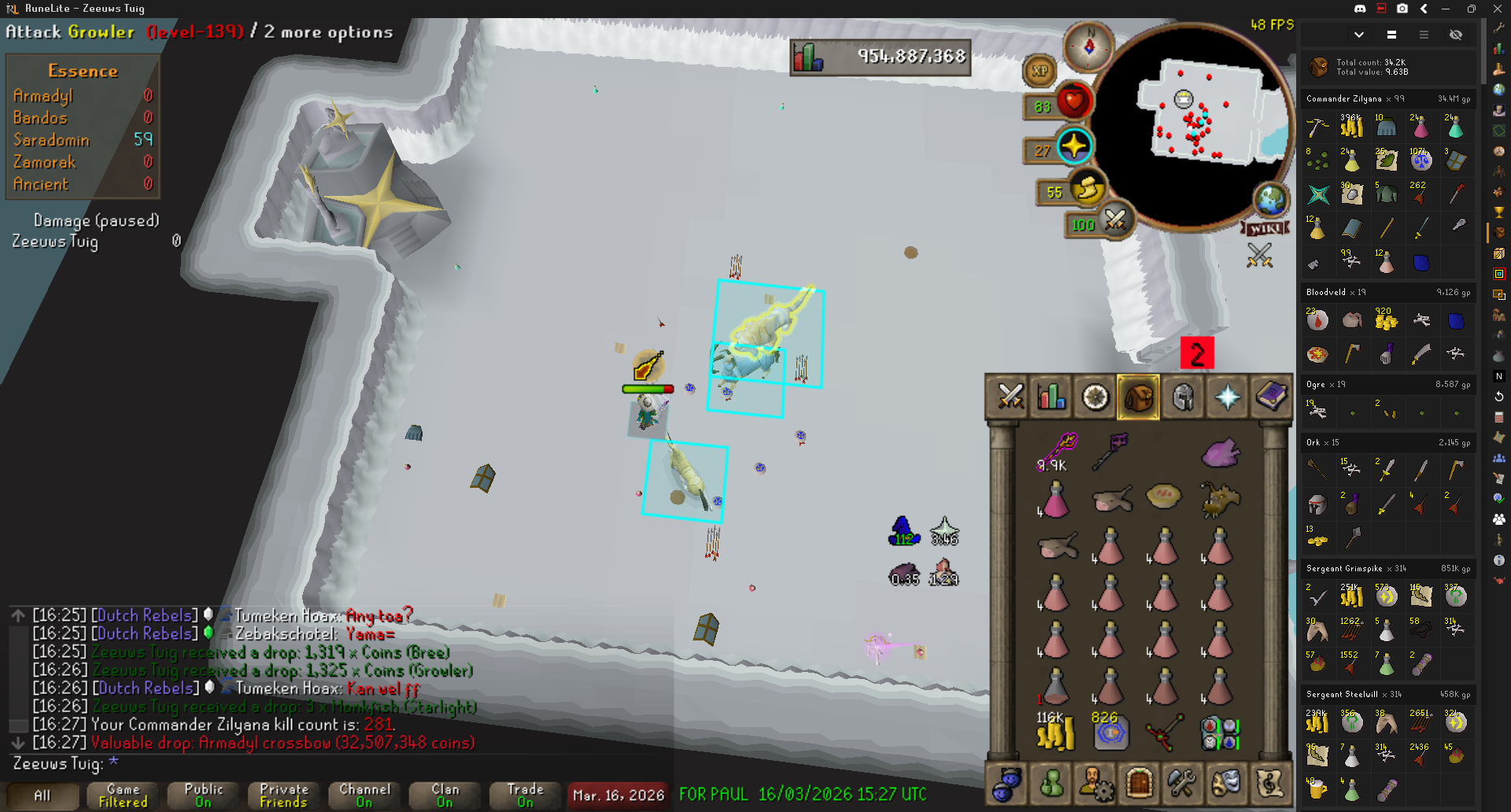The height and width of the screenshot is (812, 1511).
Task: Toggle the run energy orb
Action: click(1087, 190)
